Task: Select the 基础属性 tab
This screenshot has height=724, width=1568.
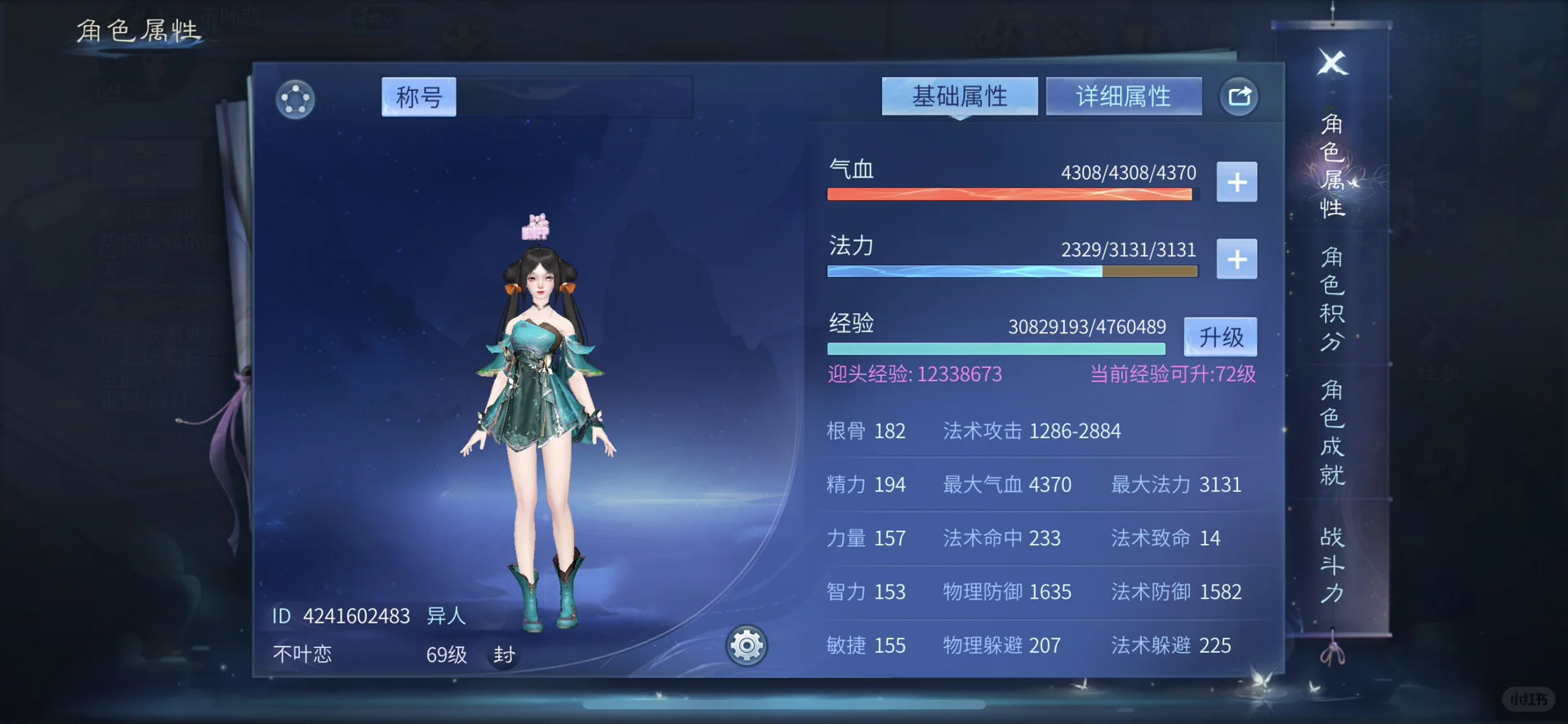Action: 960,96
